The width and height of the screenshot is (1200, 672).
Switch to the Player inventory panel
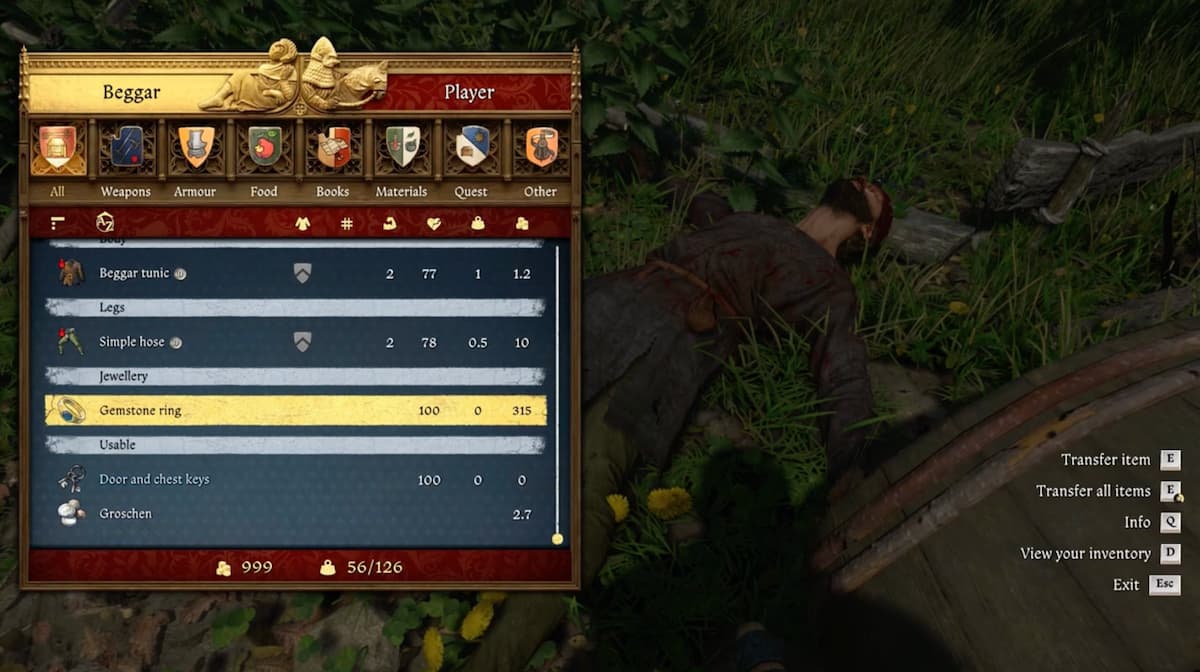[x=469, y=93]
